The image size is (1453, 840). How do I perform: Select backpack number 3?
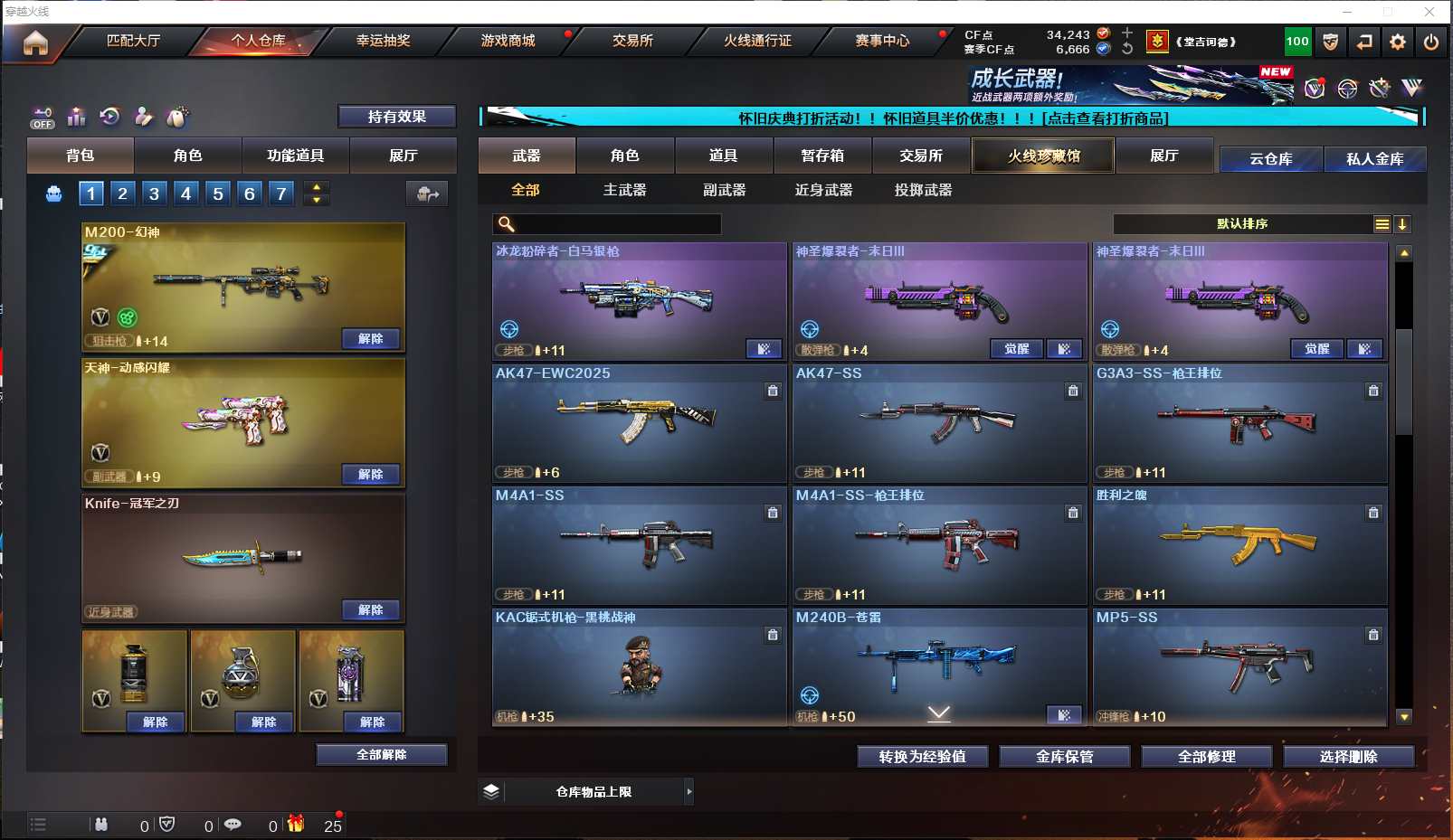click(155, 193)
